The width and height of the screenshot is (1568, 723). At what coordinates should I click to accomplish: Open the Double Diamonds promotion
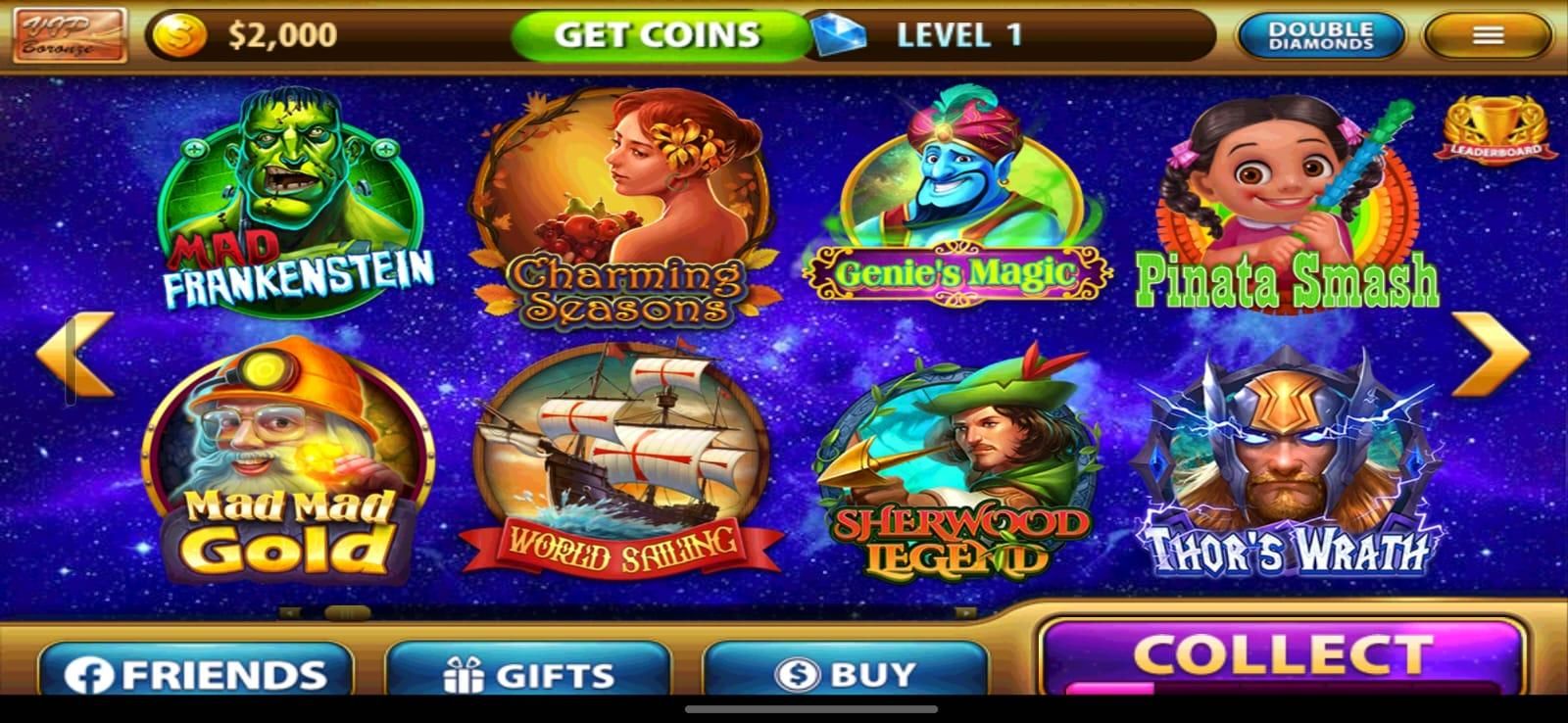click(1318, 35)
